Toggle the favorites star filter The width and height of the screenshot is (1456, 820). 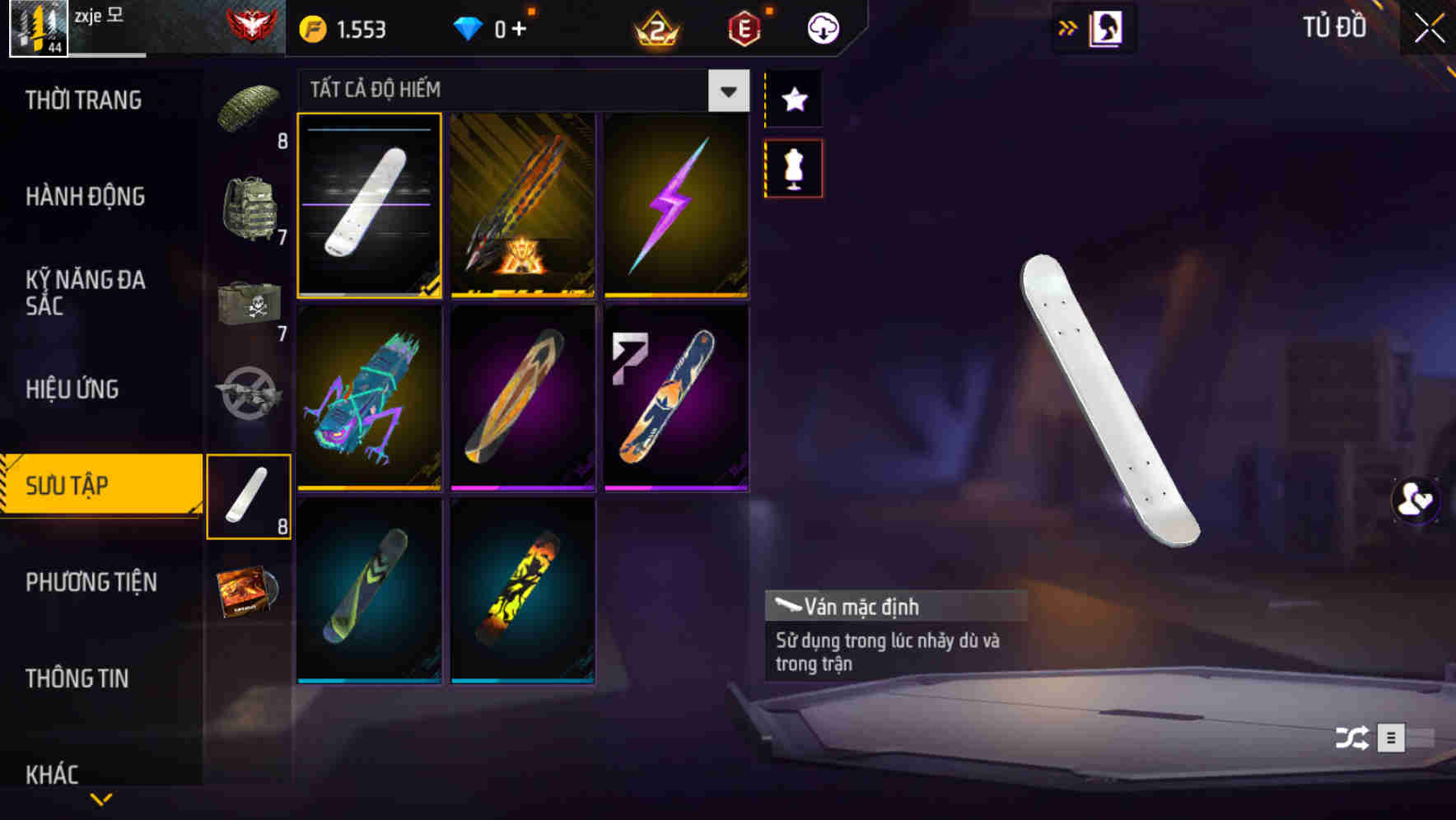tap(793, 100)
